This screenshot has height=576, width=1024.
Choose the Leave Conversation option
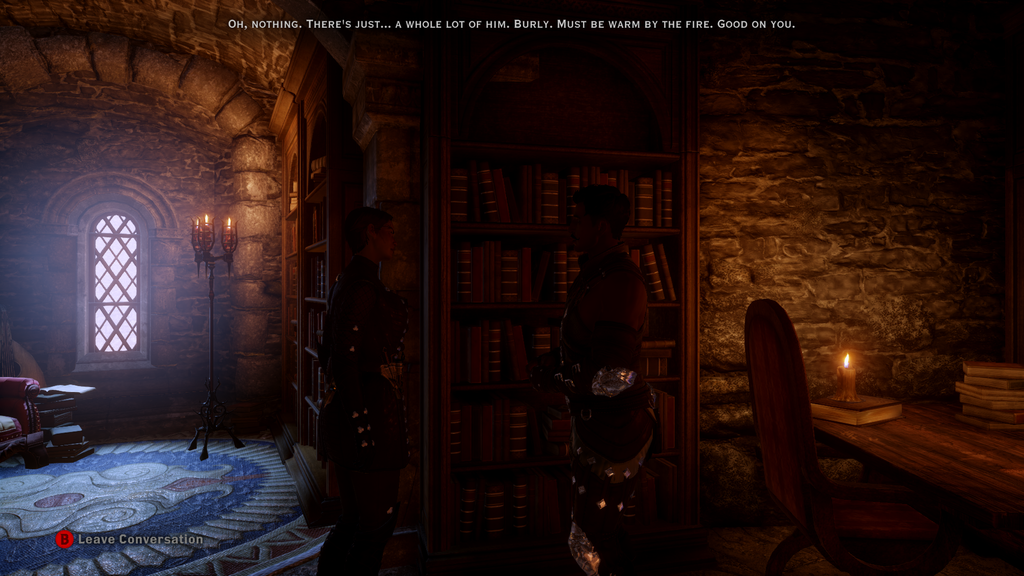pyautogui.click(x=129, y=539)
